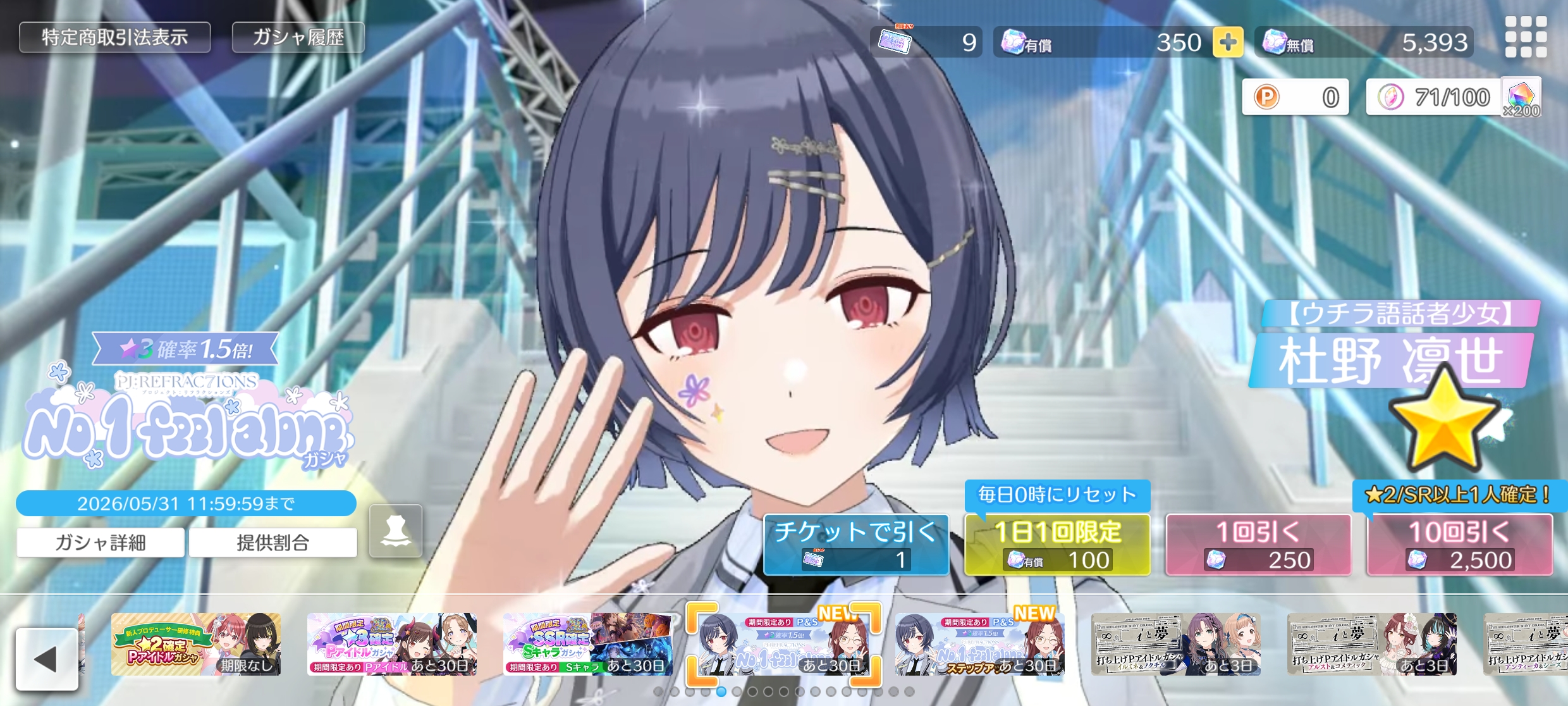Go back with the left arrow button
1568x706 pixels.
[x=47, y=659]
